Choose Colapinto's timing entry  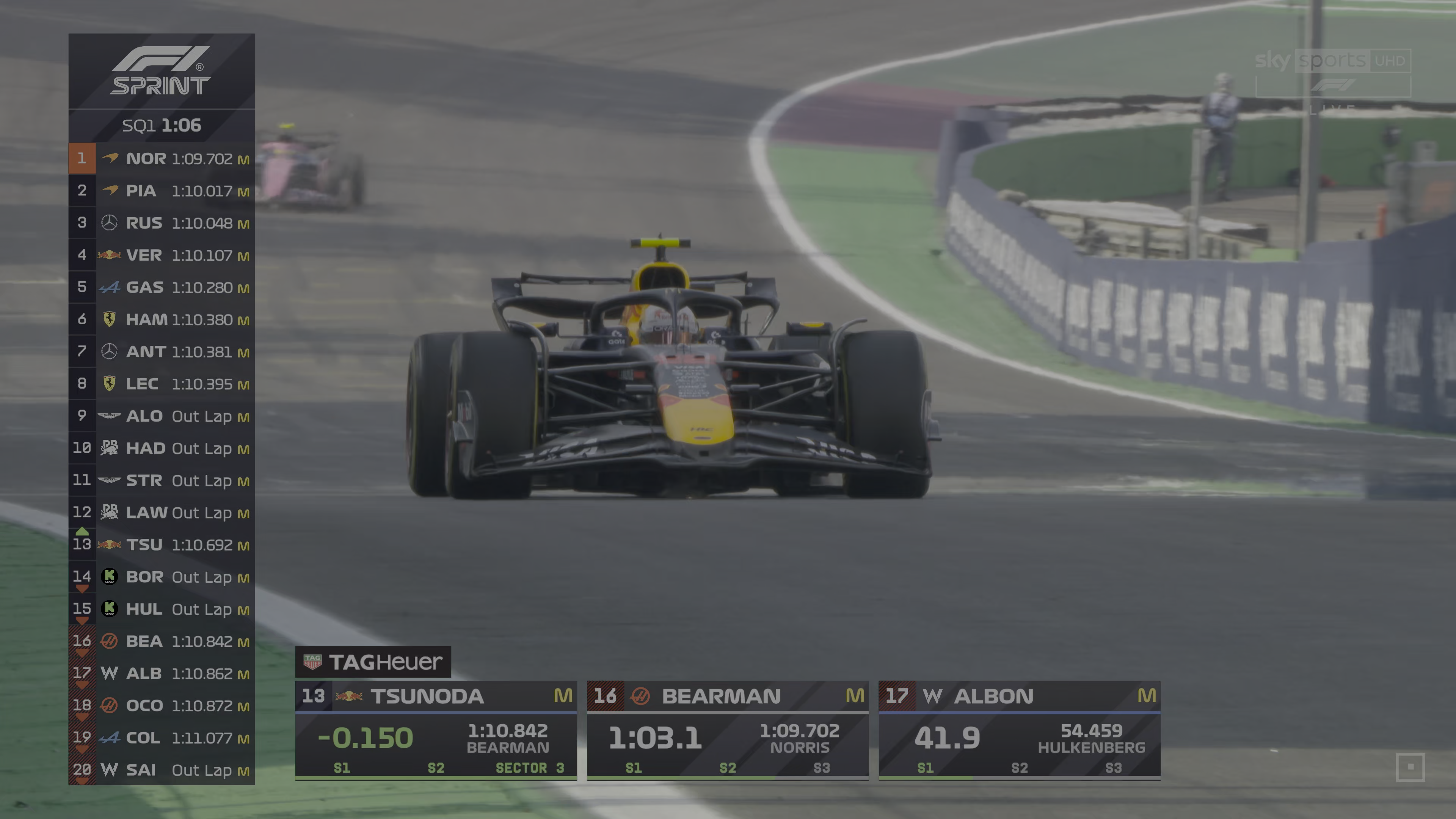coord(162,737)
